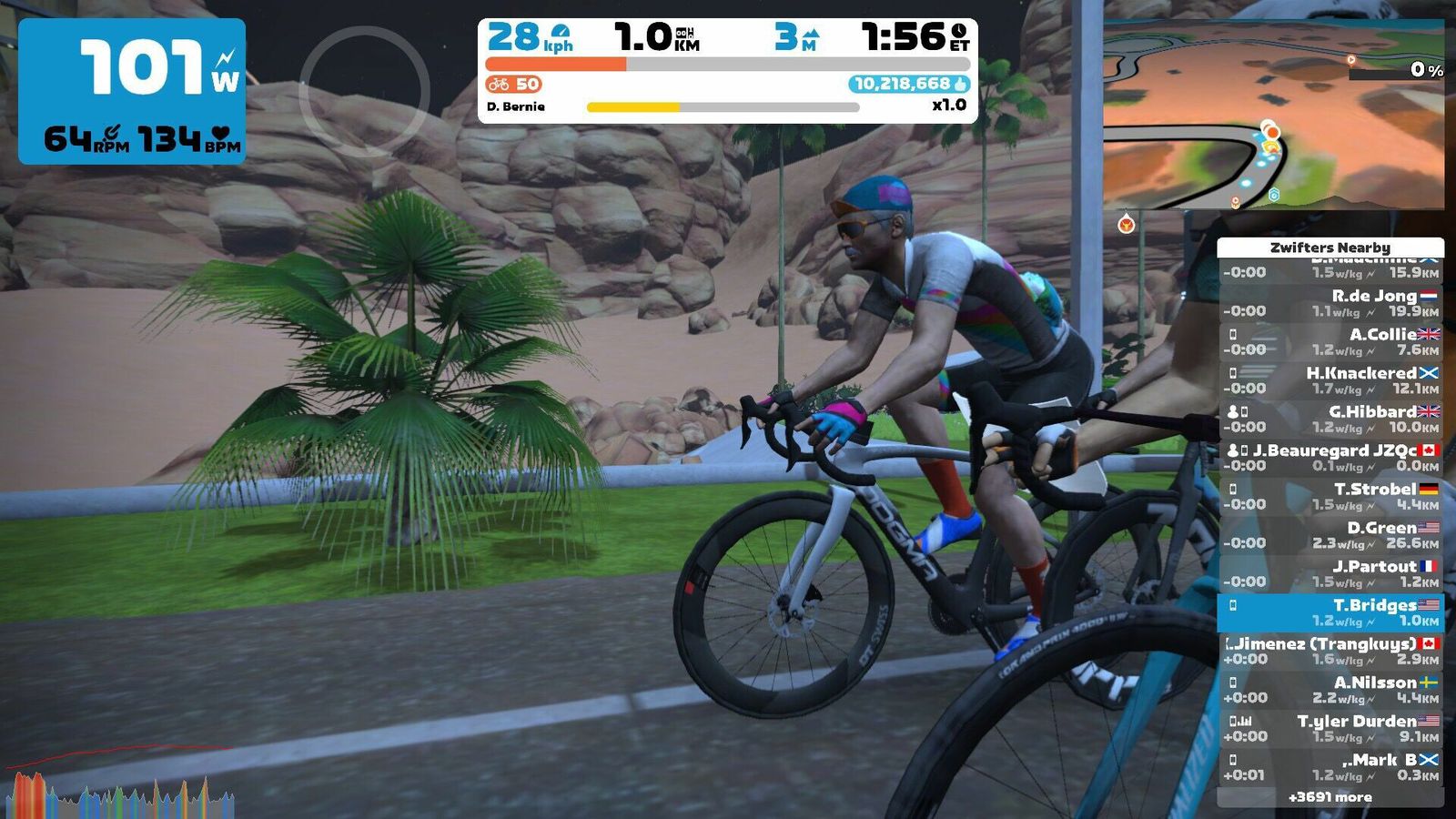Screen dimensions: 1456x819
Task: Choose D.Green in the rider list
Action: (1330, 535)
